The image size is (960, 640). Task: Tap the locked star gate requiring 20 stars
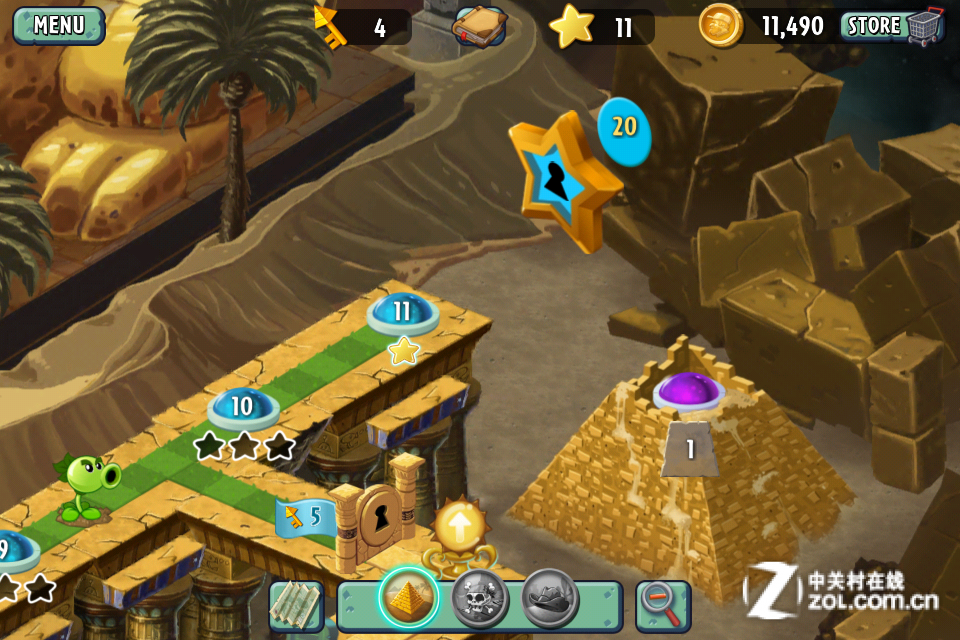click(x=560, y=179)
